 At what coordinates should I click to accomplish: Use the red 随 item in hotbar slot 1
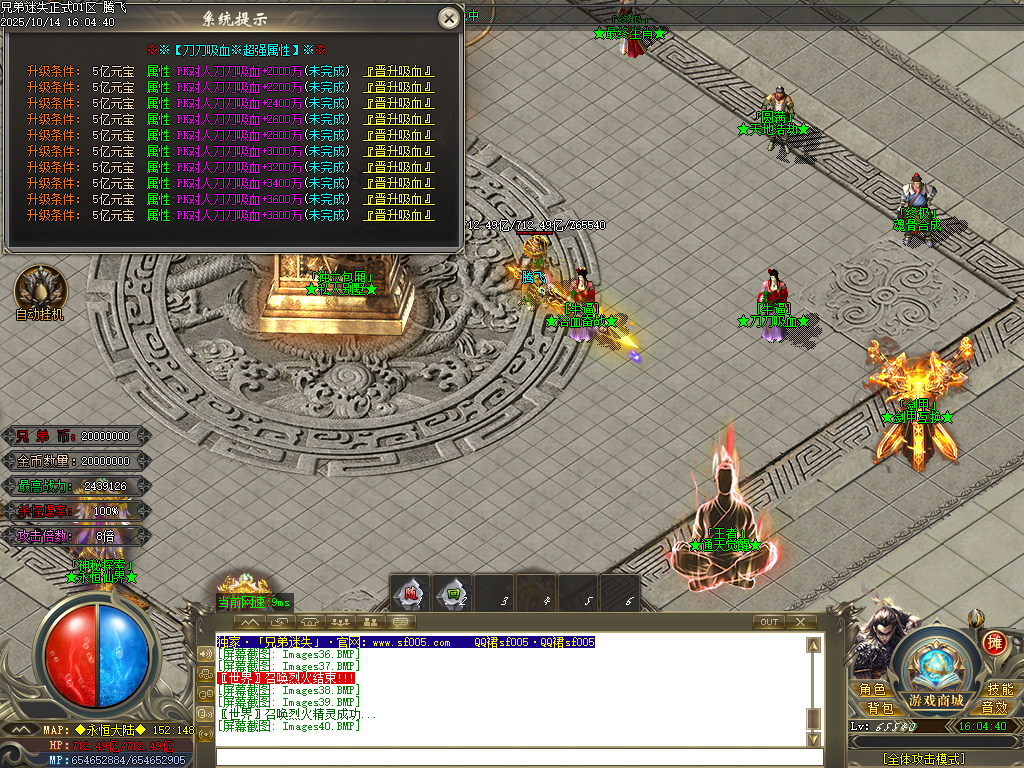pyautogui.click(x=410, y=594)
